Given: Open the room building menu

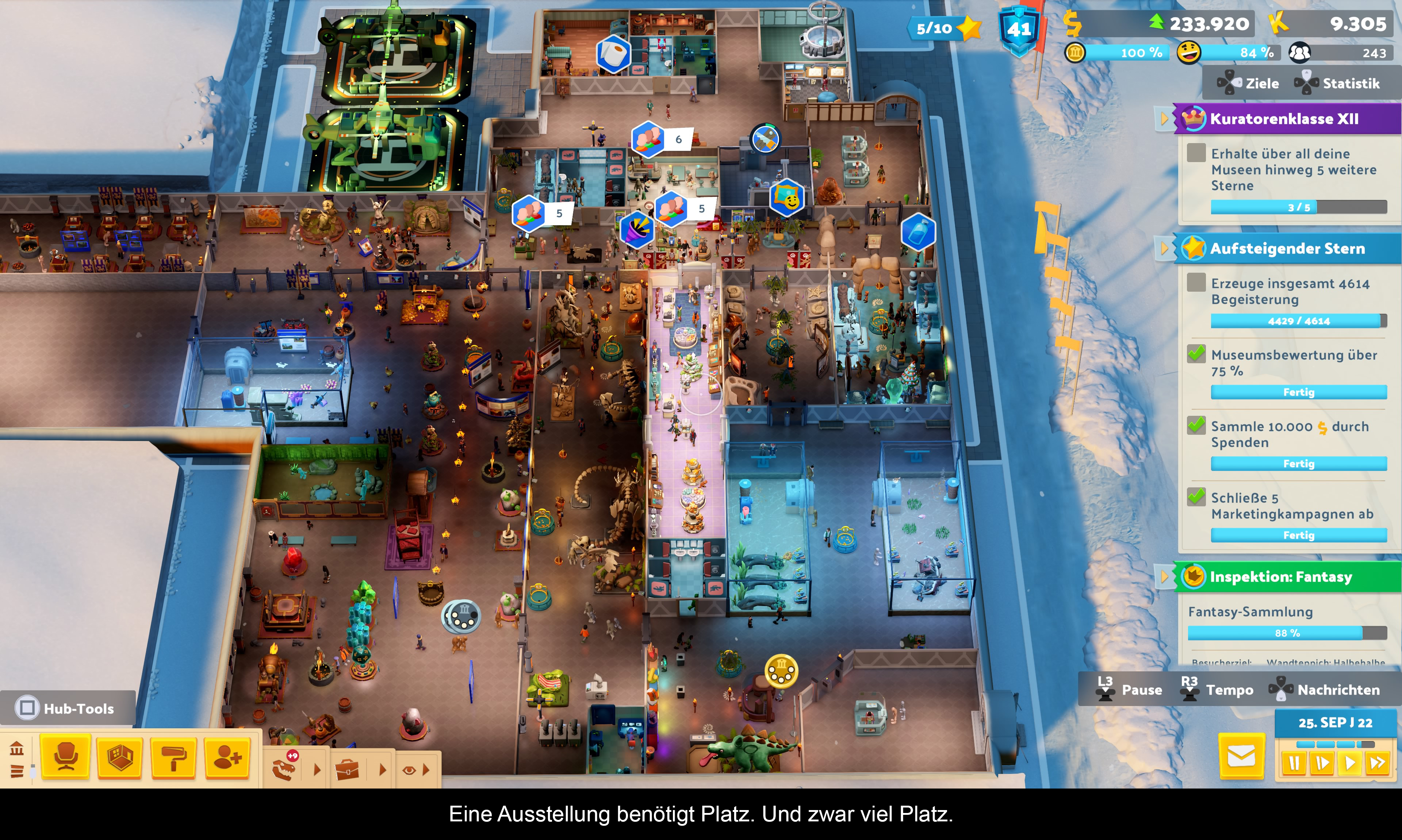Looking at the screenshot, I should 119,757.
